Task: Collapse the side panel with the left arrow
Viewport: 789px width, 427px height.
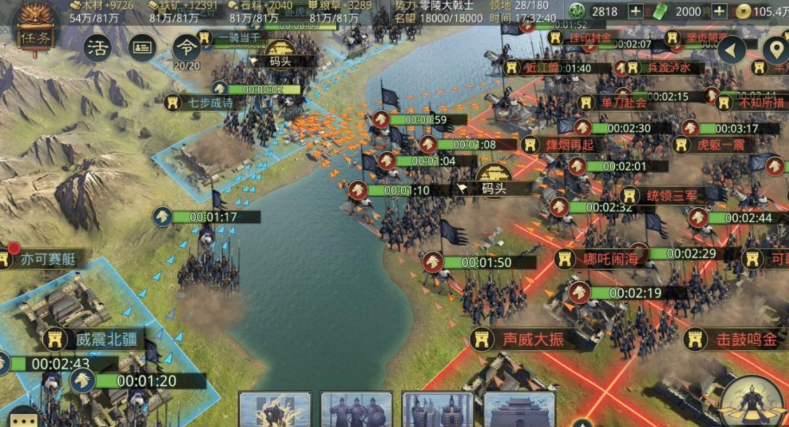Action: pos(732,50)
